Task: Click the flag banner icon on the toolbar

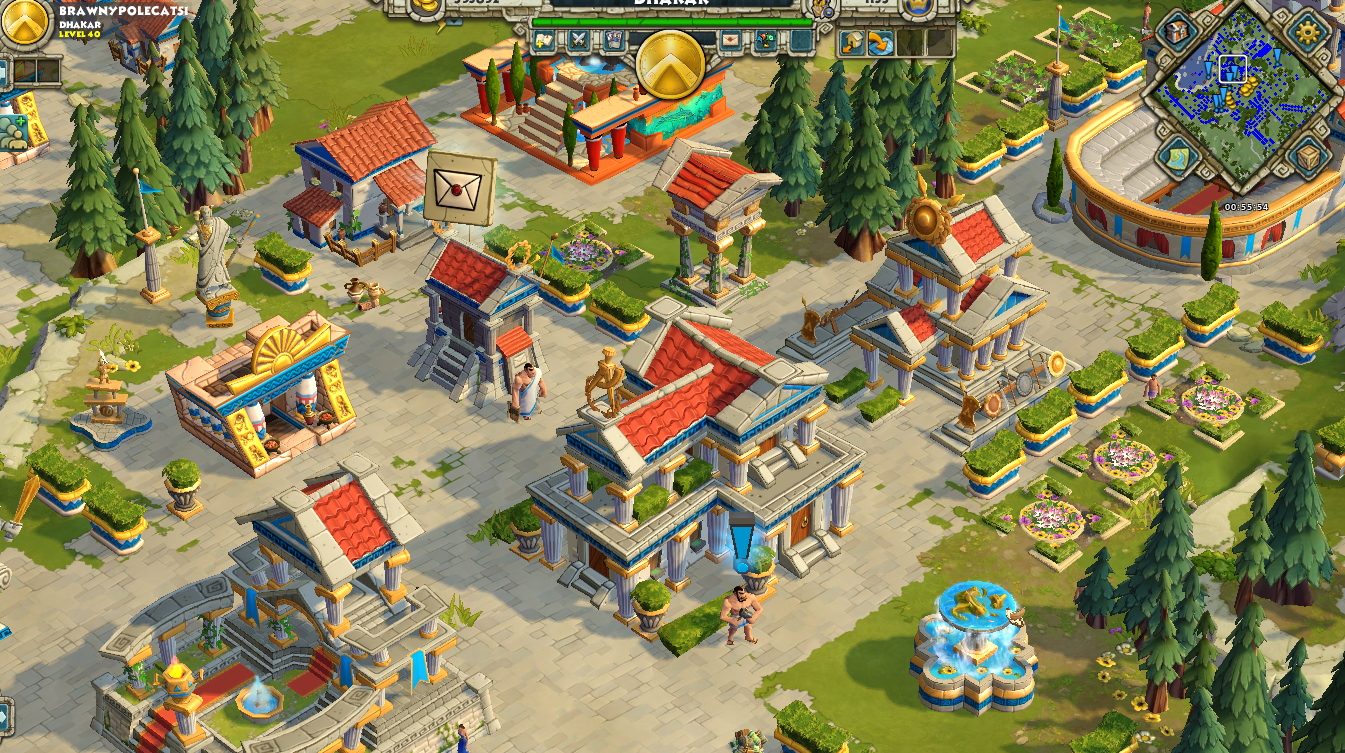Action: [x=765, y=39]
